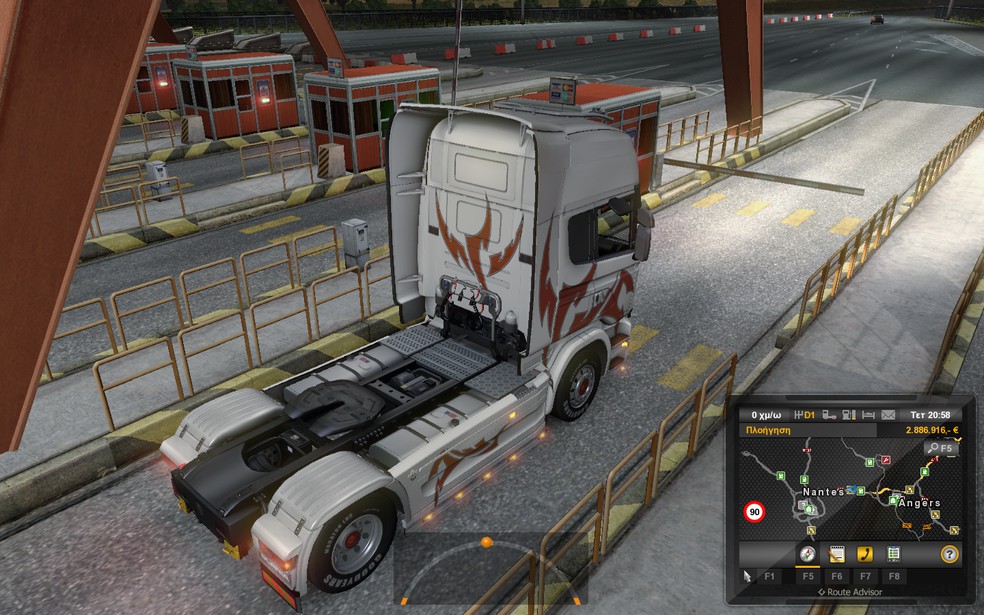Show the driving info checklist tab

pos(893,554)
